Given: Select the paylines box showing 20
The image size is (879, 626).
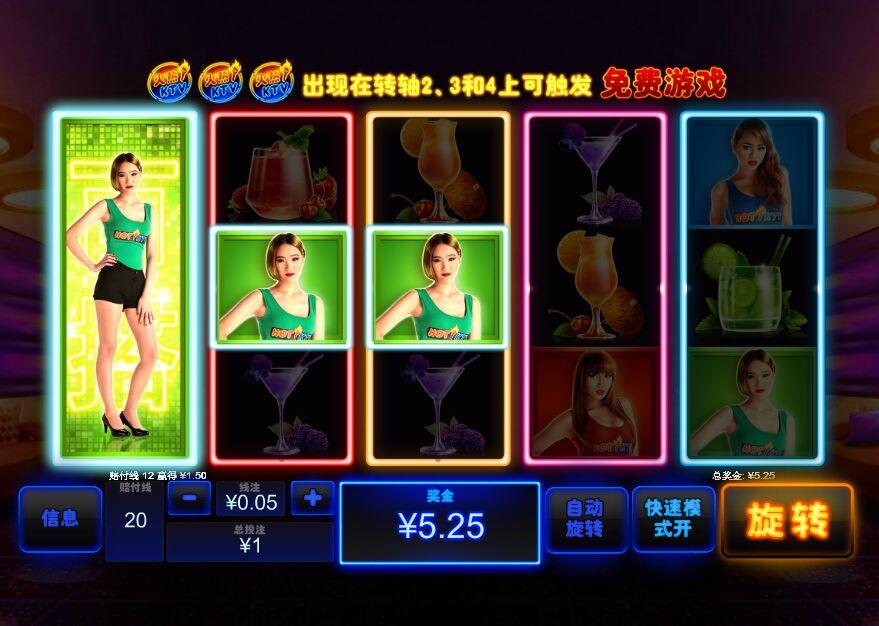Looking at the screenshot, I should tap(135, 521).
